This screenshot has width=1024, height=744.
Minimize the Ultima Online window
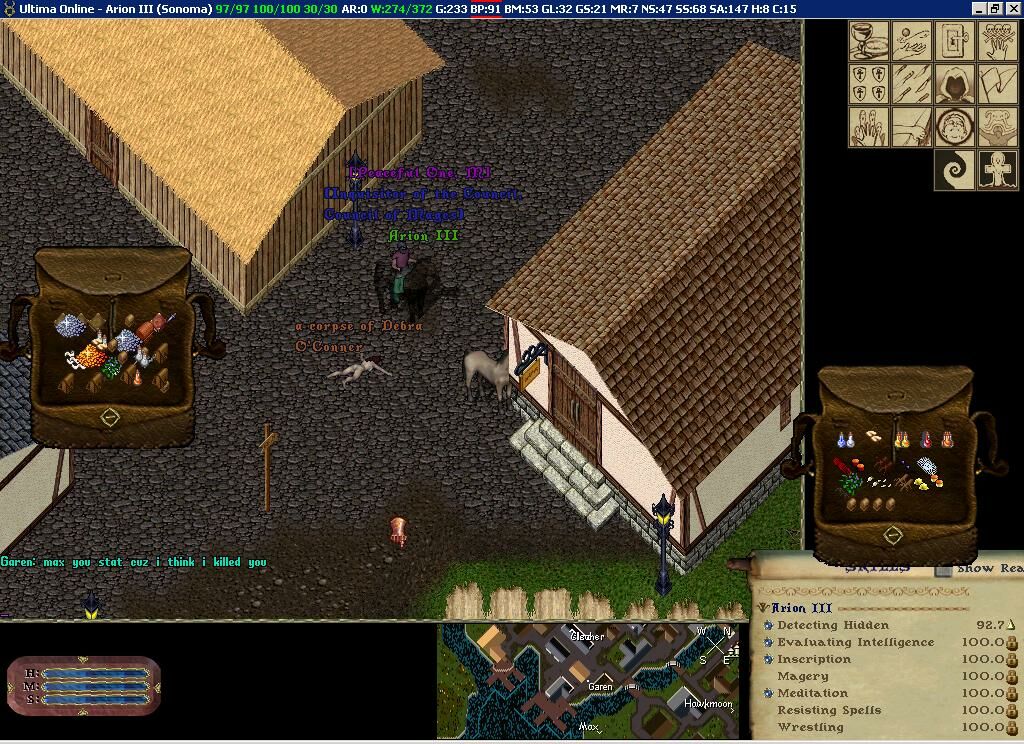tap(978, 8)
